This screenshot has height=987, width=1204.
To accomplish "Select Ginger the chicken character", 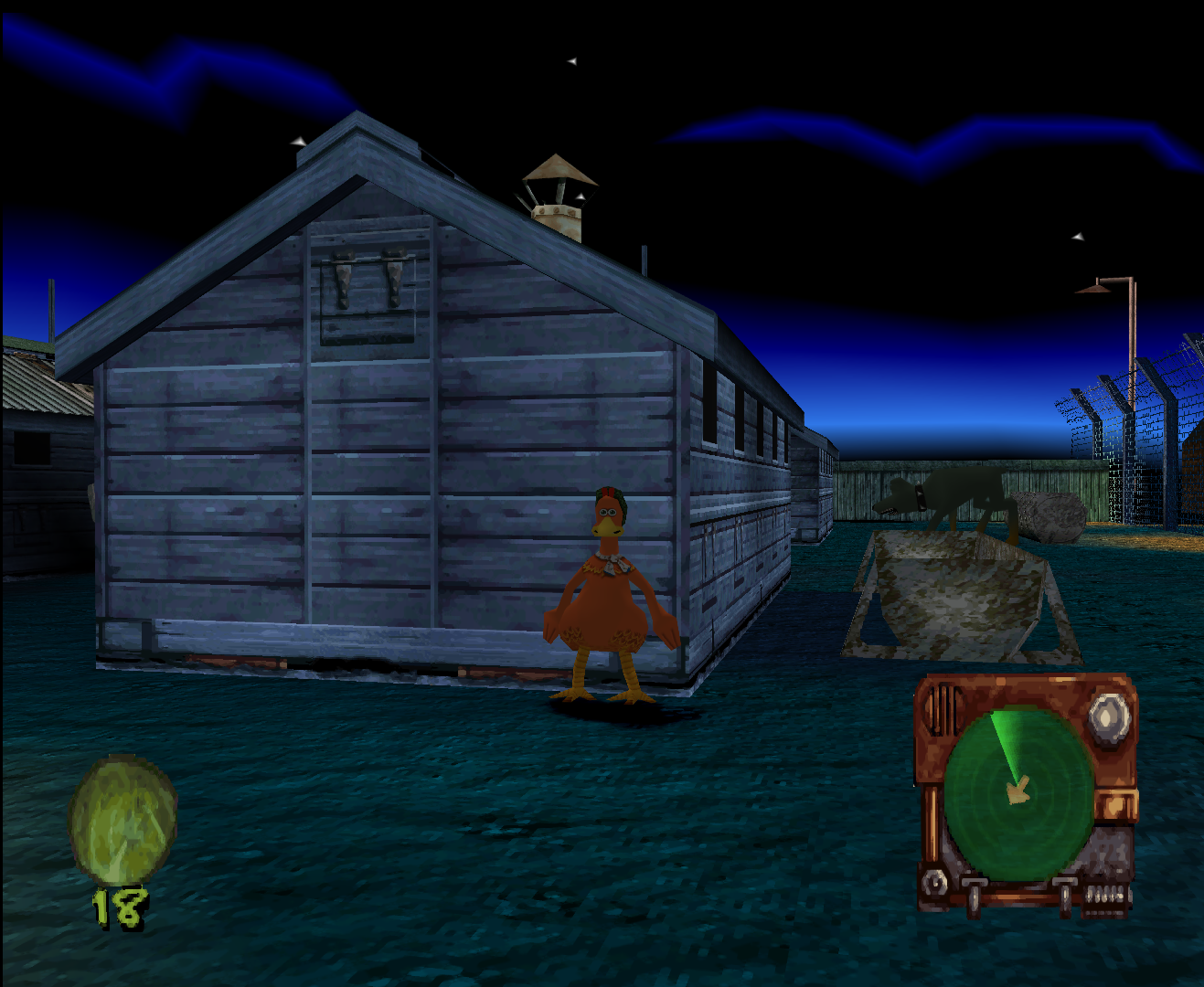I will click(x=606, y=594).
